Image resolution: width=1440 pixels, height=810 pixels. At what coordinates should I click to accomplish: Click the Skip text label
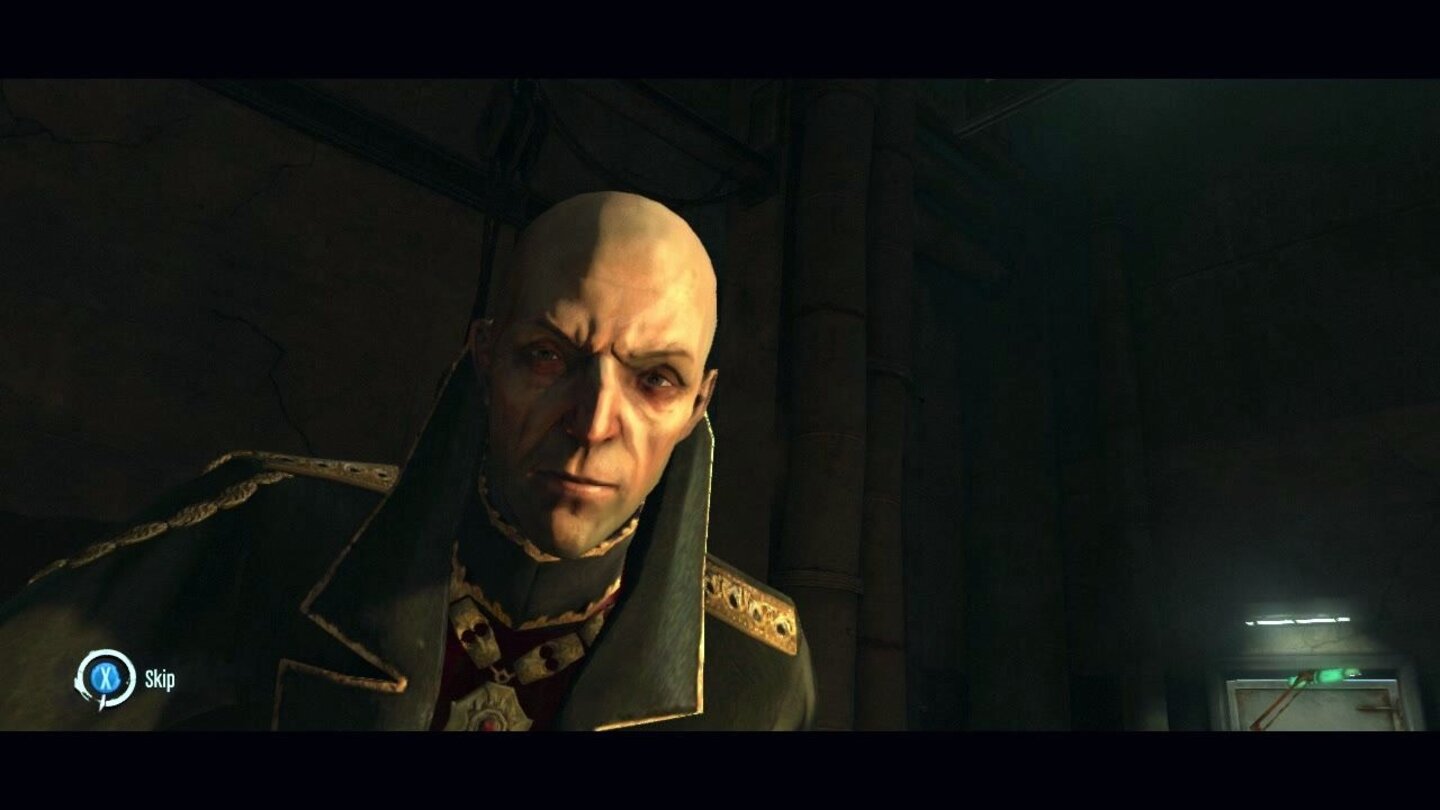click(x=161, y=679)
